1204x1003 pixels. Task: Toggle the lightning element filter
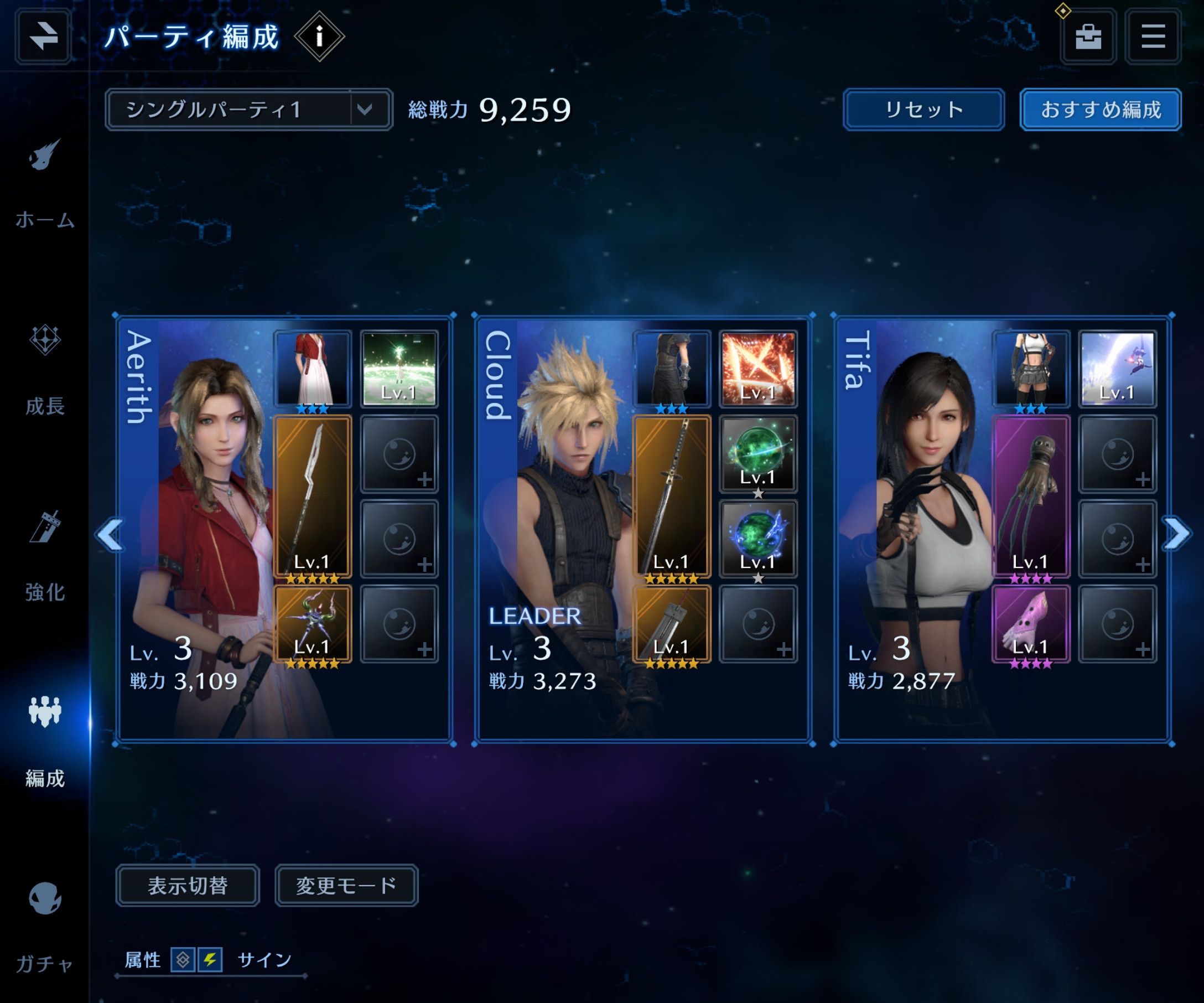pyautogui.click(x=211, y=960)
